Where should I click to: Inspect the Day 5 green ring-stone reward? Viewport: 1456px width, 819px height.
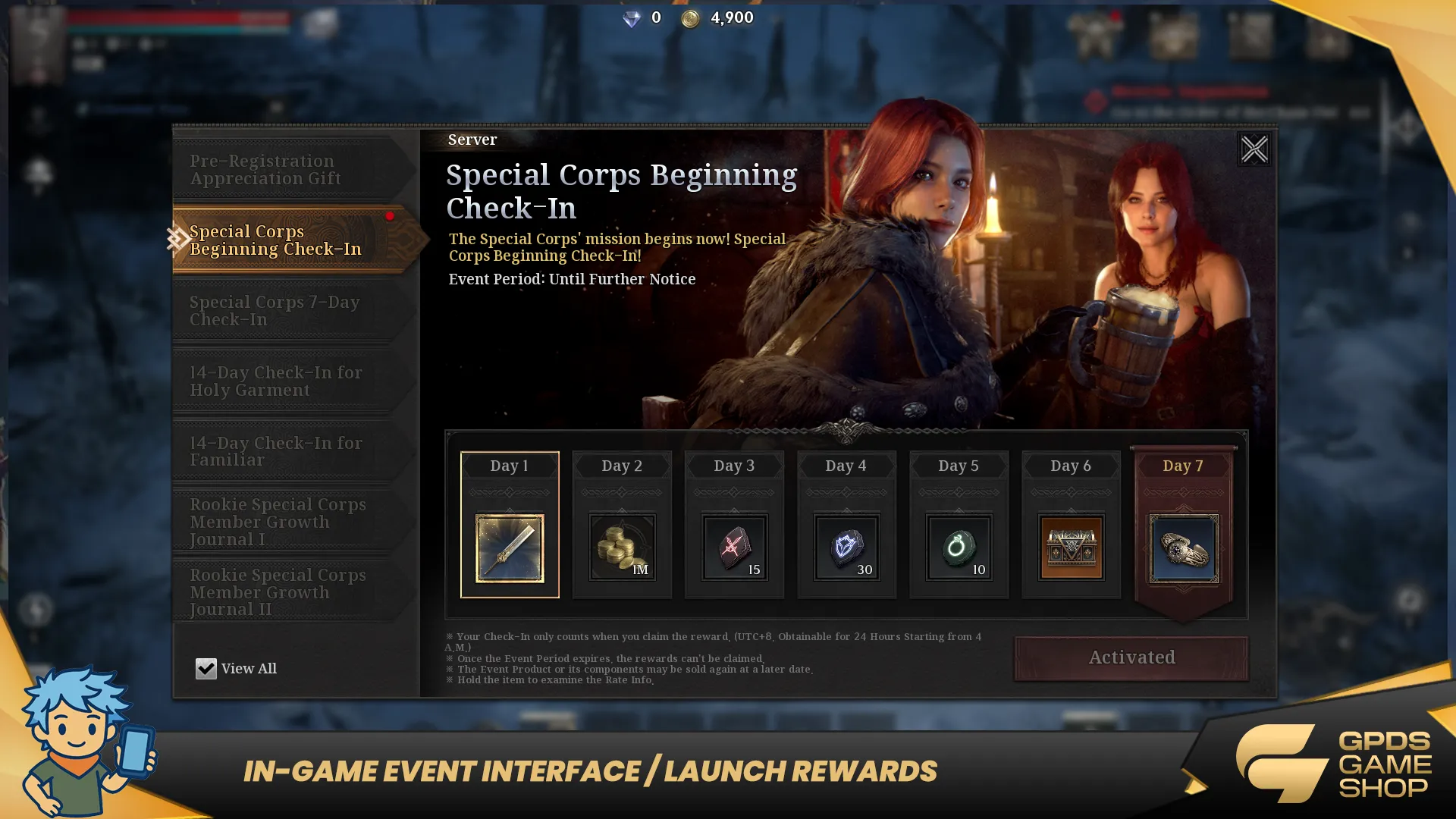point(959,548)
